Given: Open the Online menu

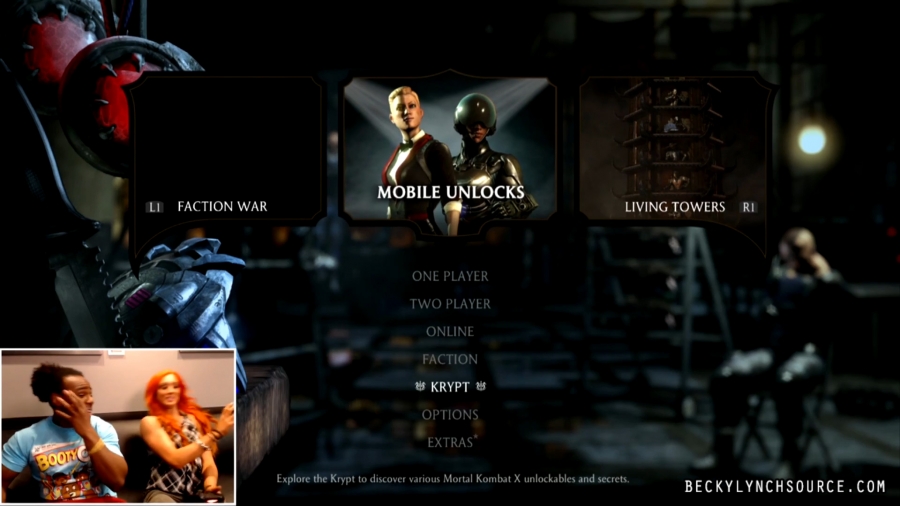Looking at the screenshot, I should [x=450, y=331].
